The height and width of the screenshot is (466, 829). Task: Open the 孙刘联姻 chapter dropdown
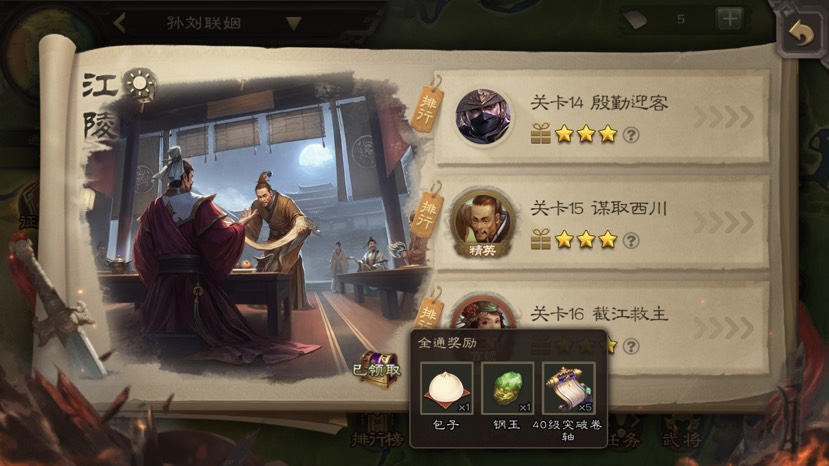(x=293, y=23)
